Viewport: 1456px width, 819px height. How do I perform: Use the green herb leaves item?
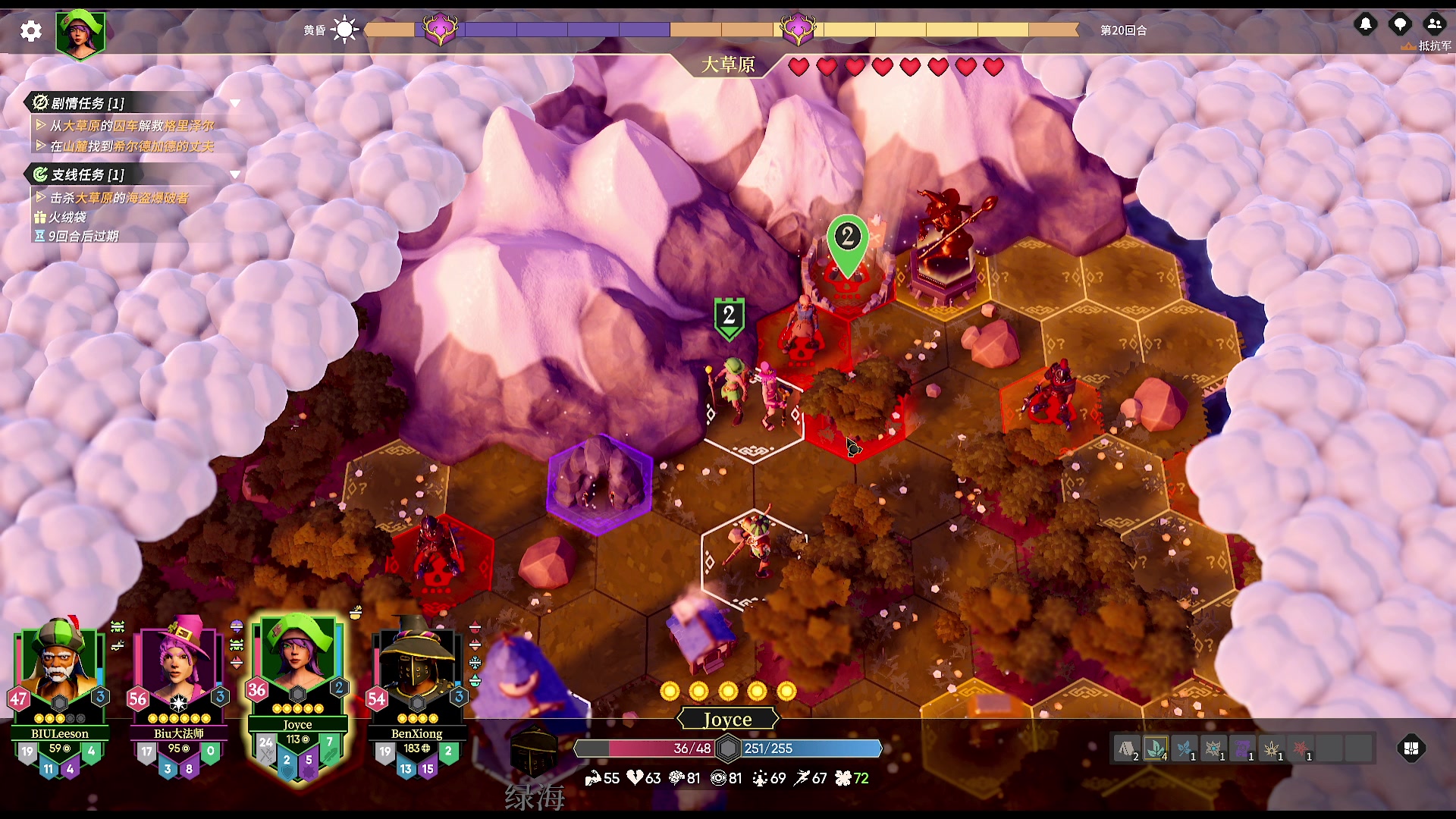1155,749
